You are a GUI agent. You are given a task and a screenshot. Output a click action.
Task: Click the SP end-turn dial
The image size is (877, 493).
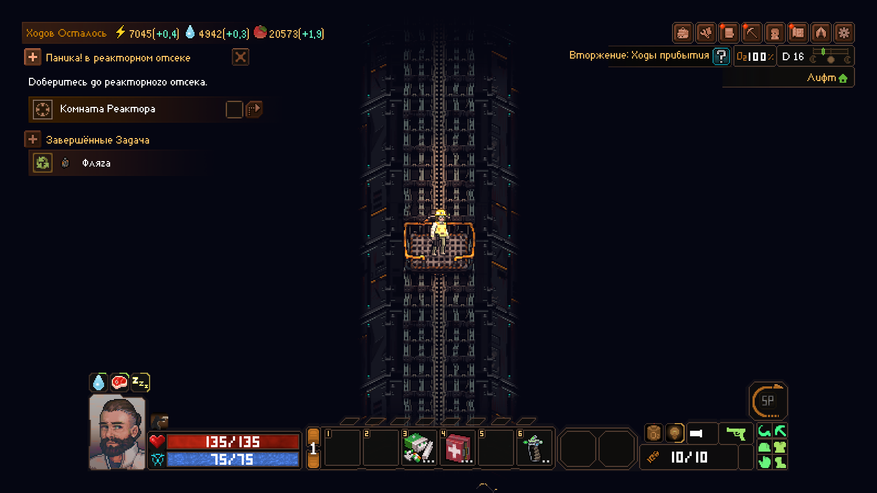[768, 401]
